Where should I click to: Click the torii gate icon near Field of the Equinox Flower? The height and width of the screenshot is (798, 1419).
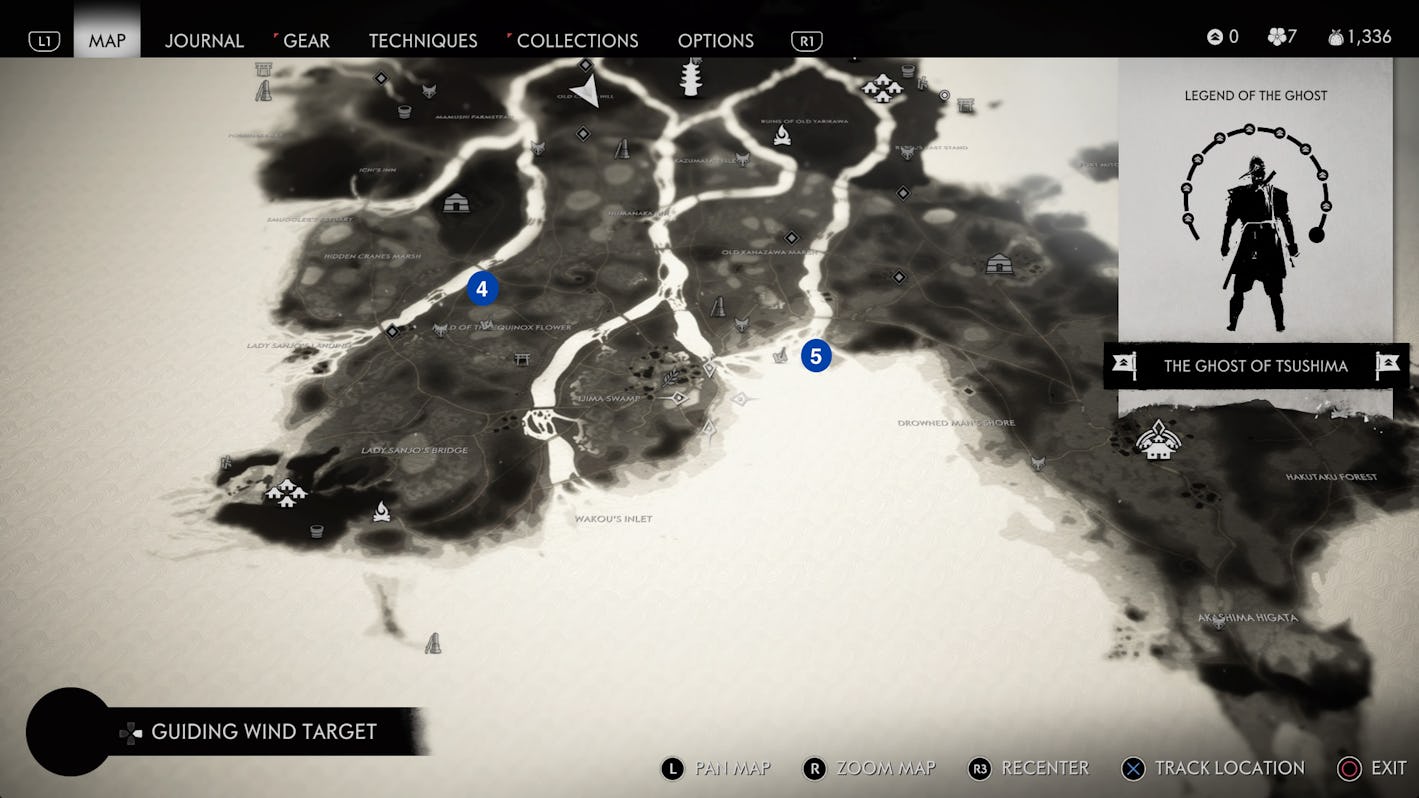(522, 358)
